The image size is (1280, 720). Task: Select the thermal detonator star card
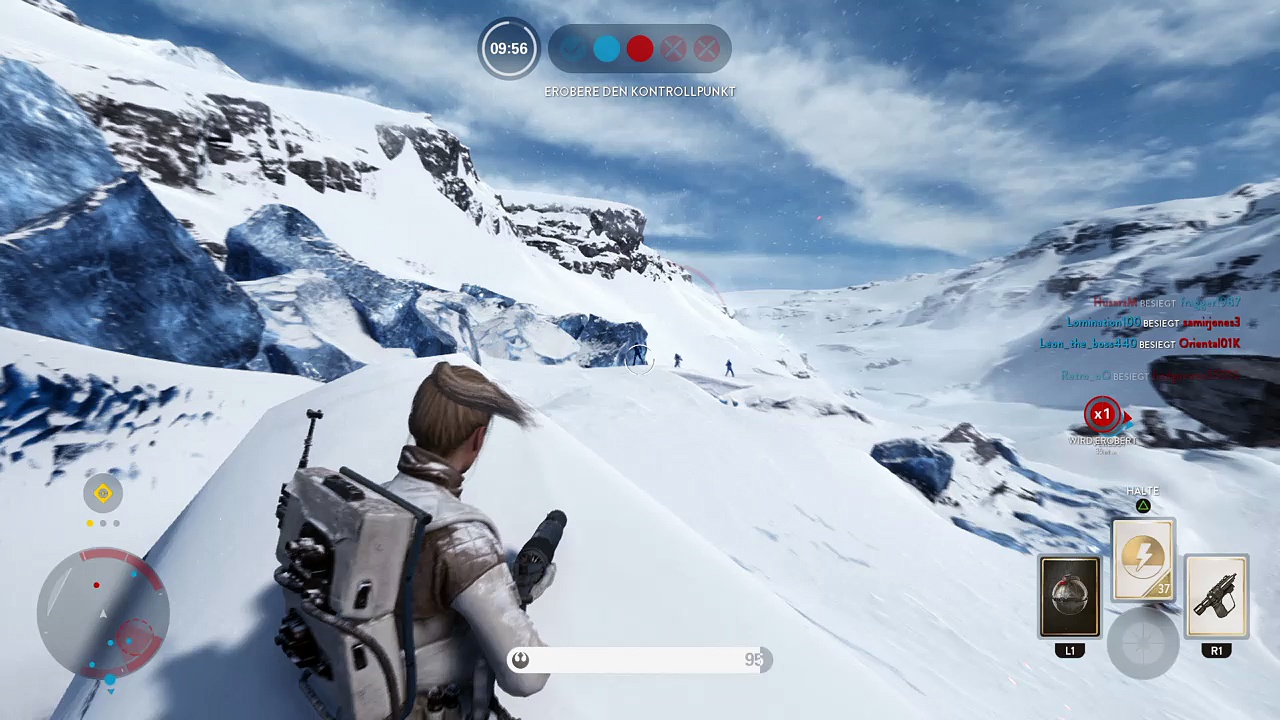pos(1070,597)
